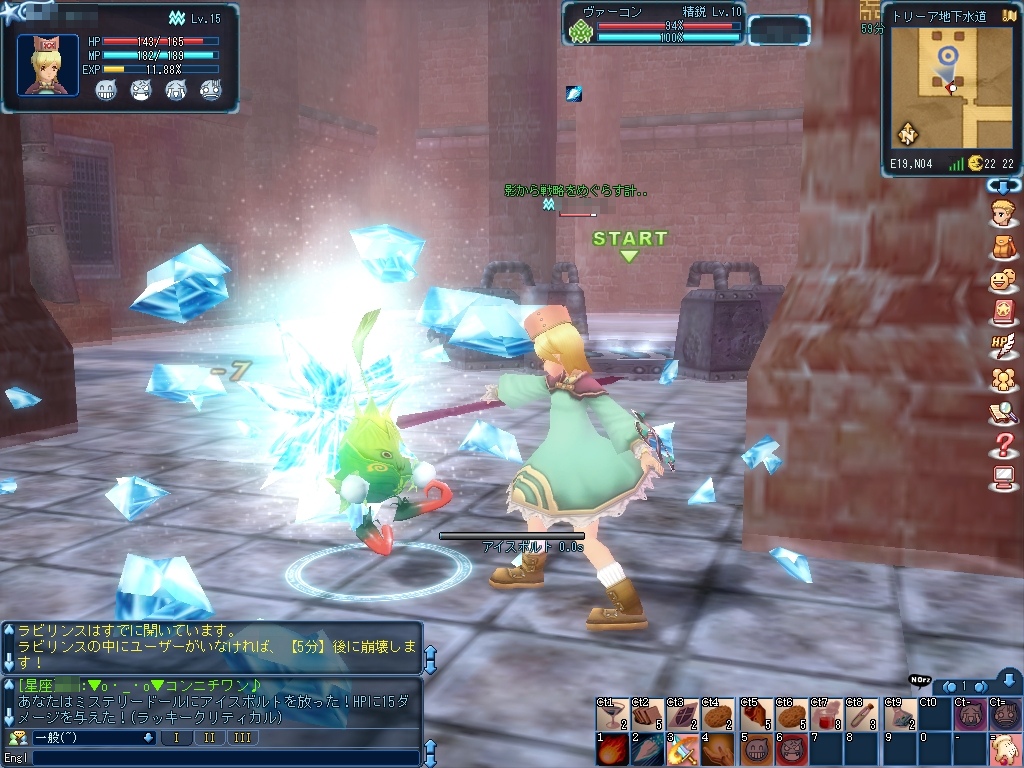Viewport: 1024px width, 768px height.
Task: Collapse the side menu with blue arrow
Action: (x=1002, y=186)
